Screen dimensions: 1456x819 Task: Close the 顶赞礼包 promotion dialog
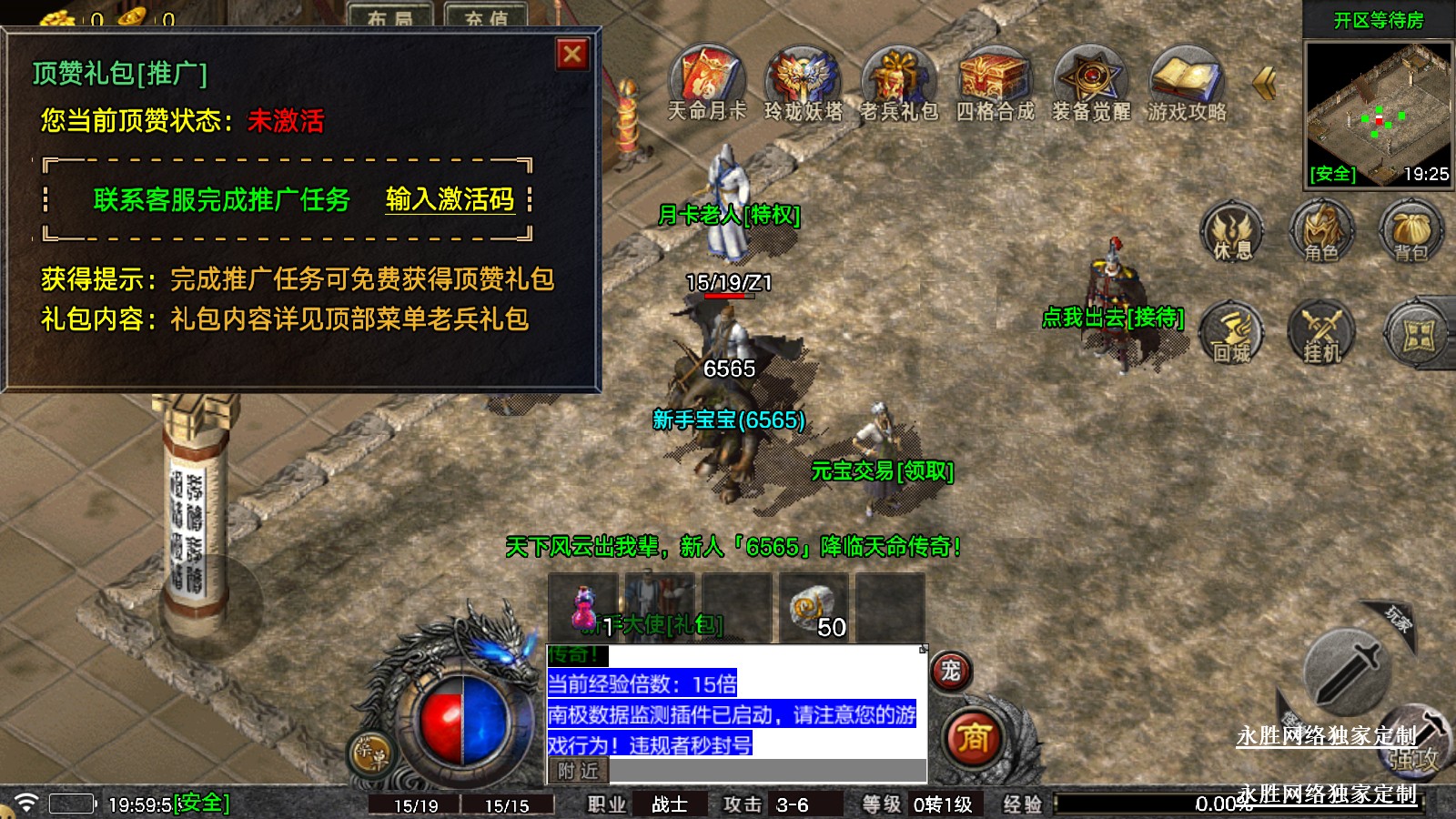click(572, 55)
